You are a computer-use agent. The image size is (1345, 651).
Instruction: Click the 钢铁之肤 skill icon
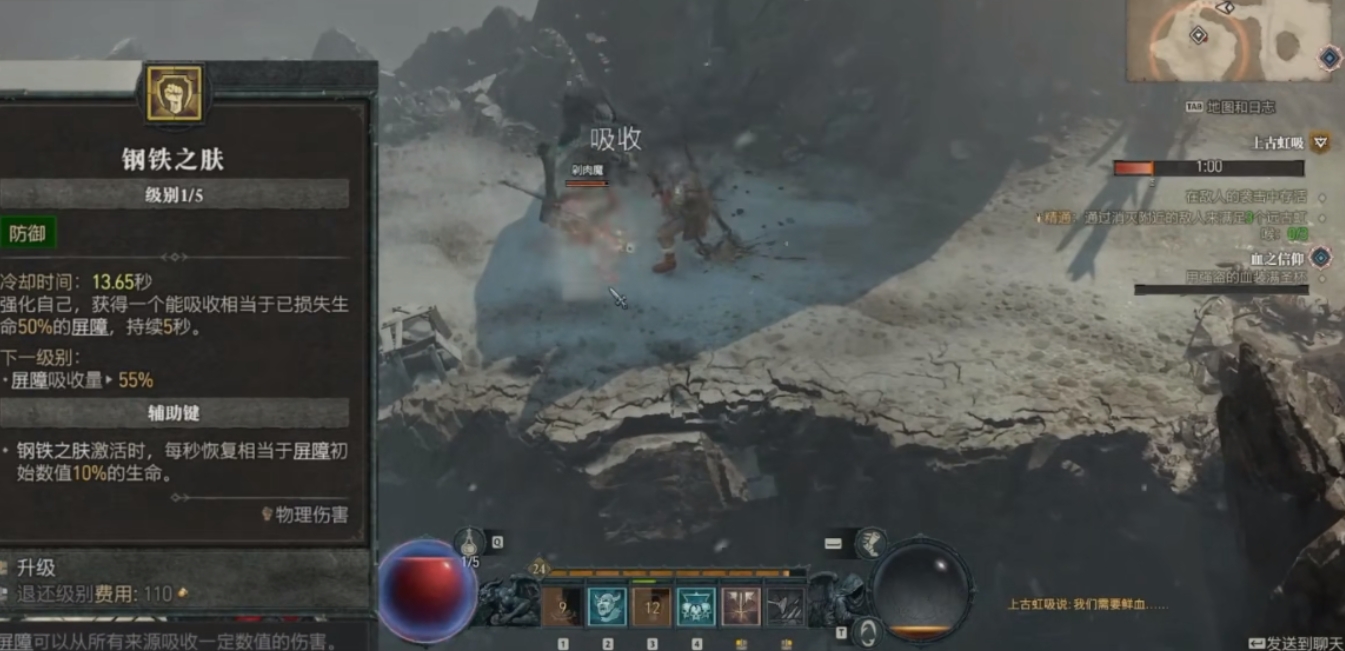pyautogui.click(x=174, y=94)
